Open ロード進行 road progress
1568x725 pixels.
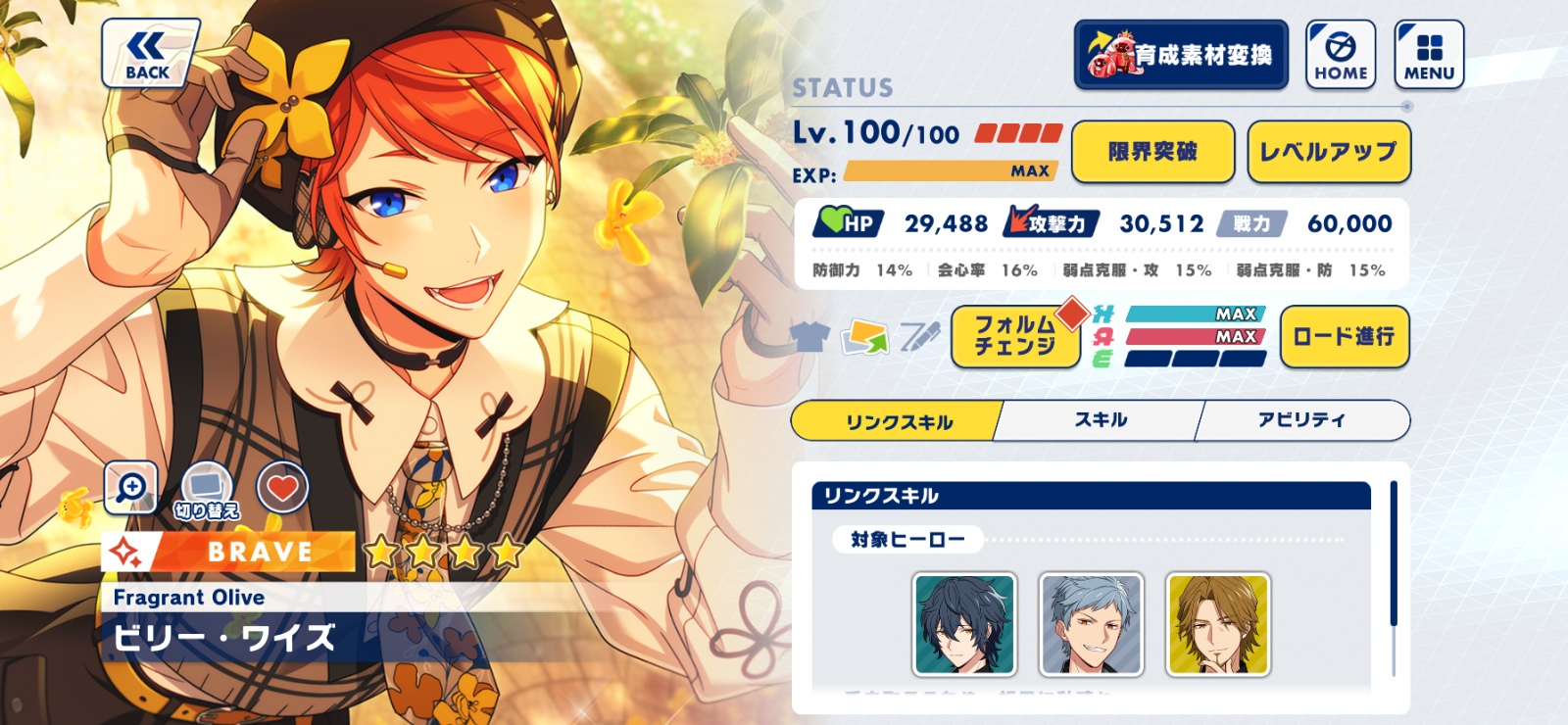click(x=1344, y=337)
